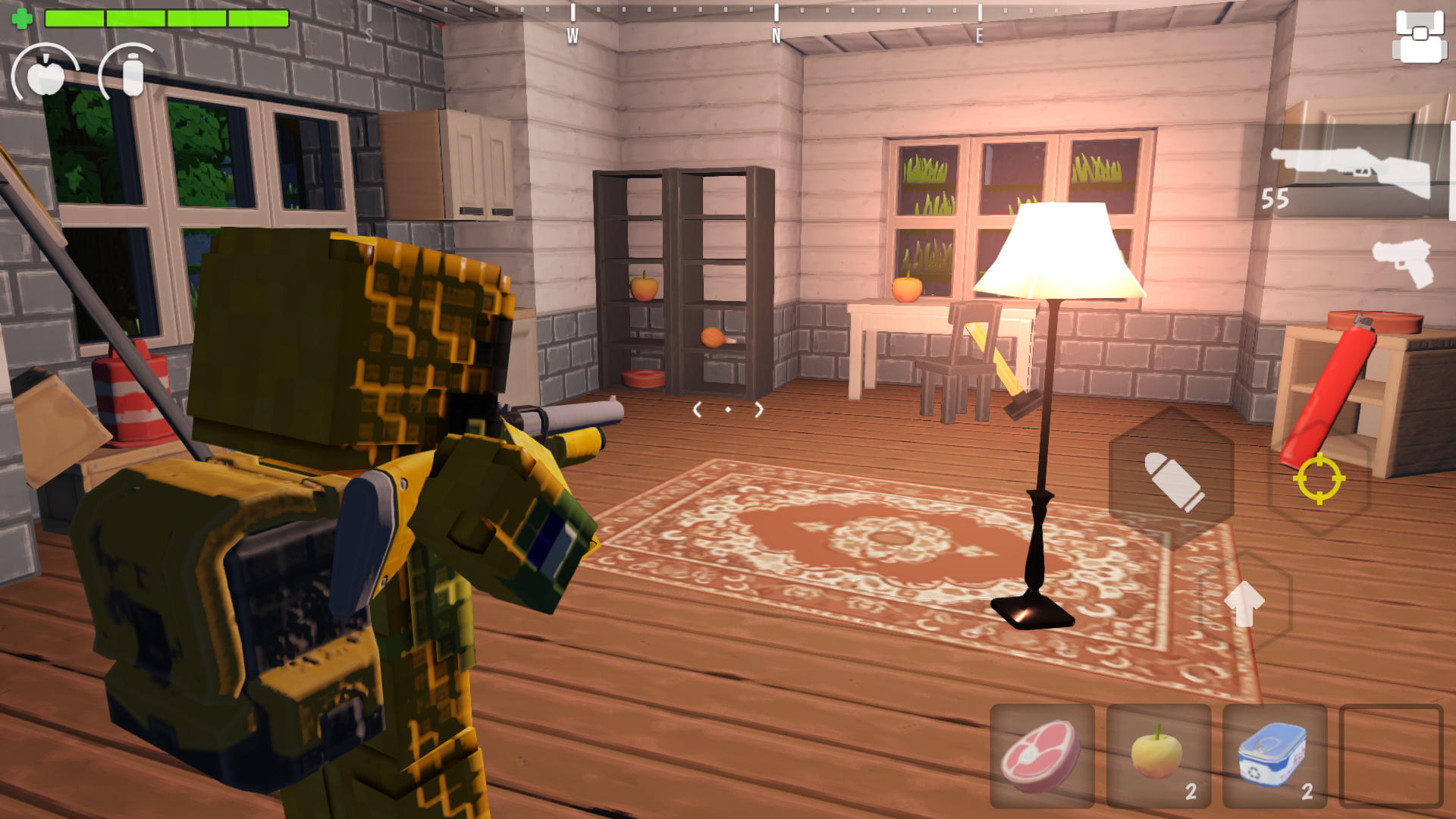The image size is (1456, 819).
Task: Select the apple in the hotbar
Action: pos(1159,755)
